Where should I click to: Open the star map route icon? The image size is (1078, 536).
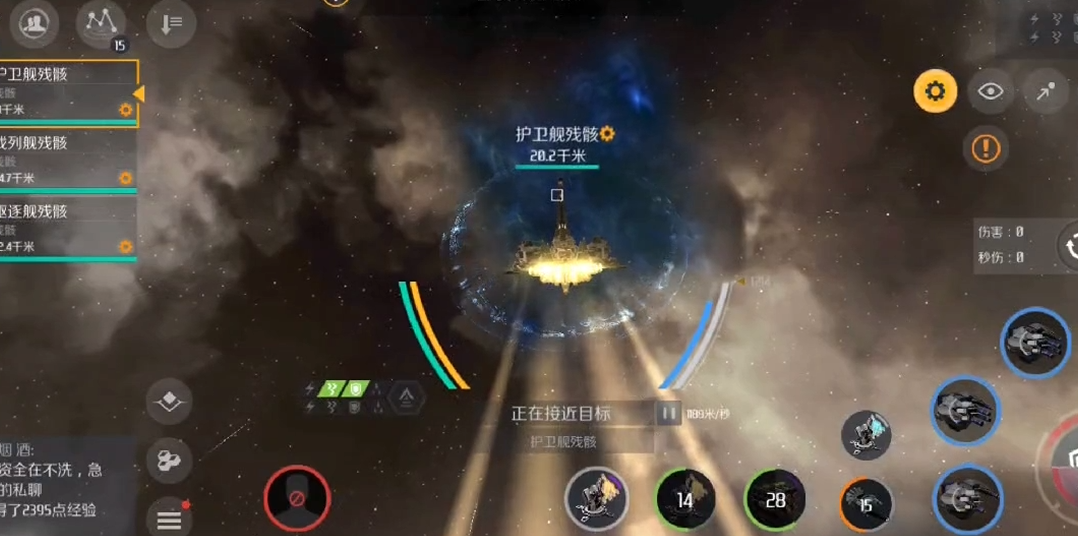[101, 24]
